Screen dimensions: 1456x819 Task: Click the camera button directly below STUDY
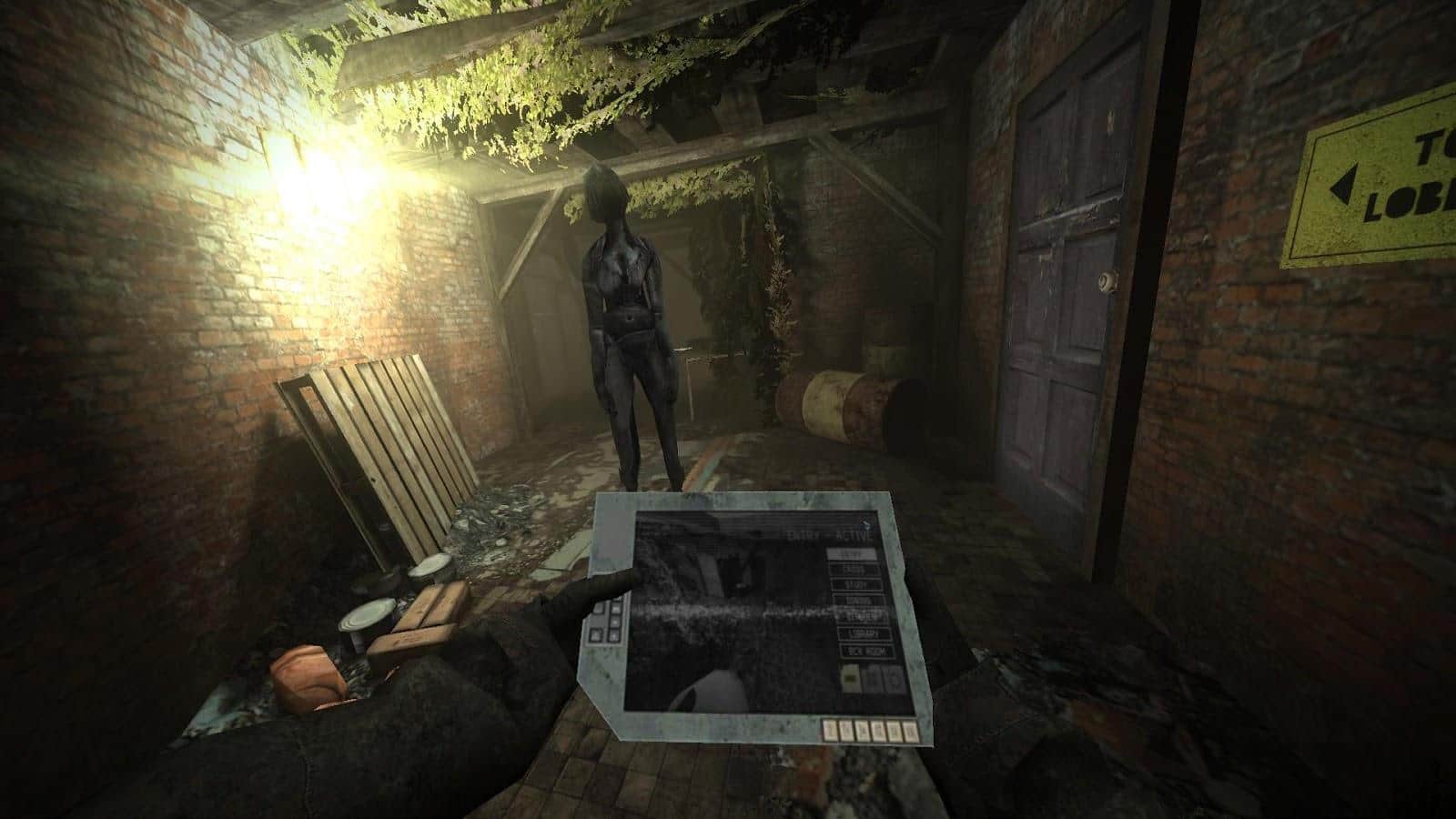(860, 601)
